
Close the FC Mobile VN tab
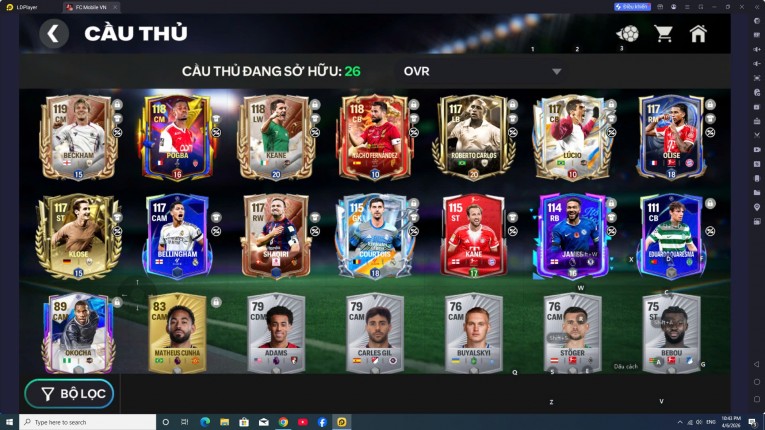(x=114, y=6)
